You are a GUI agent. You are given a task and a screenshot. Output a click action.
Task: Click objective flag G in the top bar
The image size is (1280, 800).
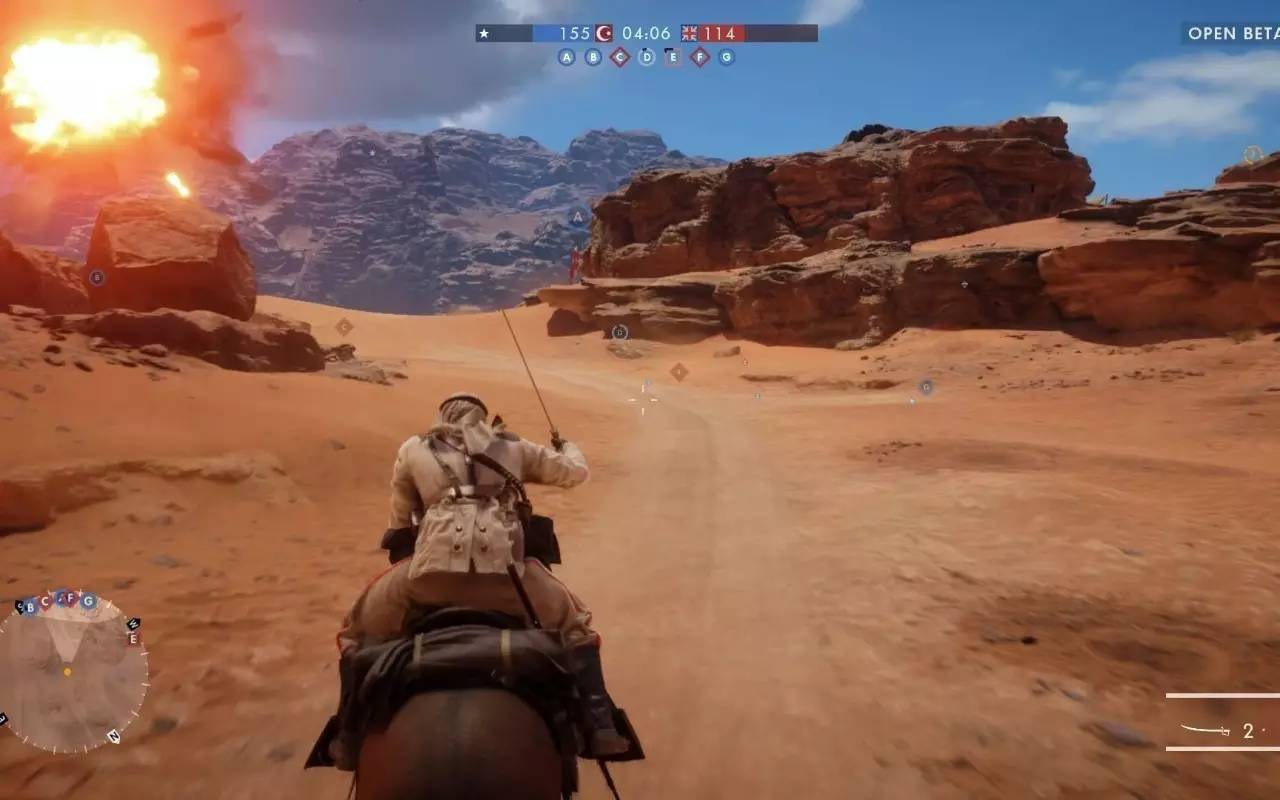coord(727,57)
